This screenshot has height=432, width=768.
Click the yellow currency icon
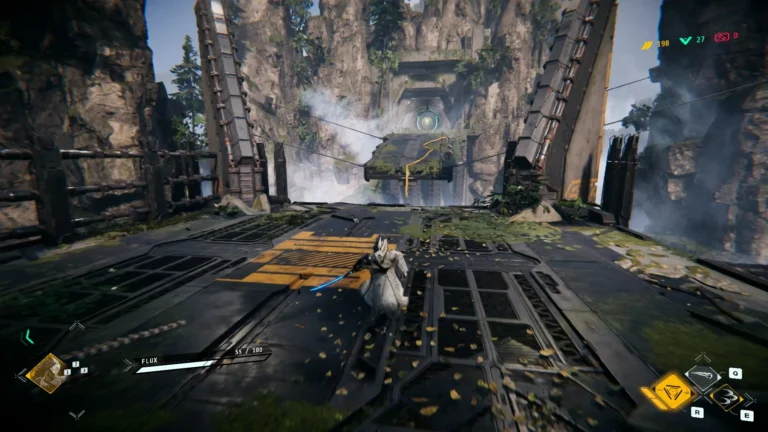click(647, 44)
